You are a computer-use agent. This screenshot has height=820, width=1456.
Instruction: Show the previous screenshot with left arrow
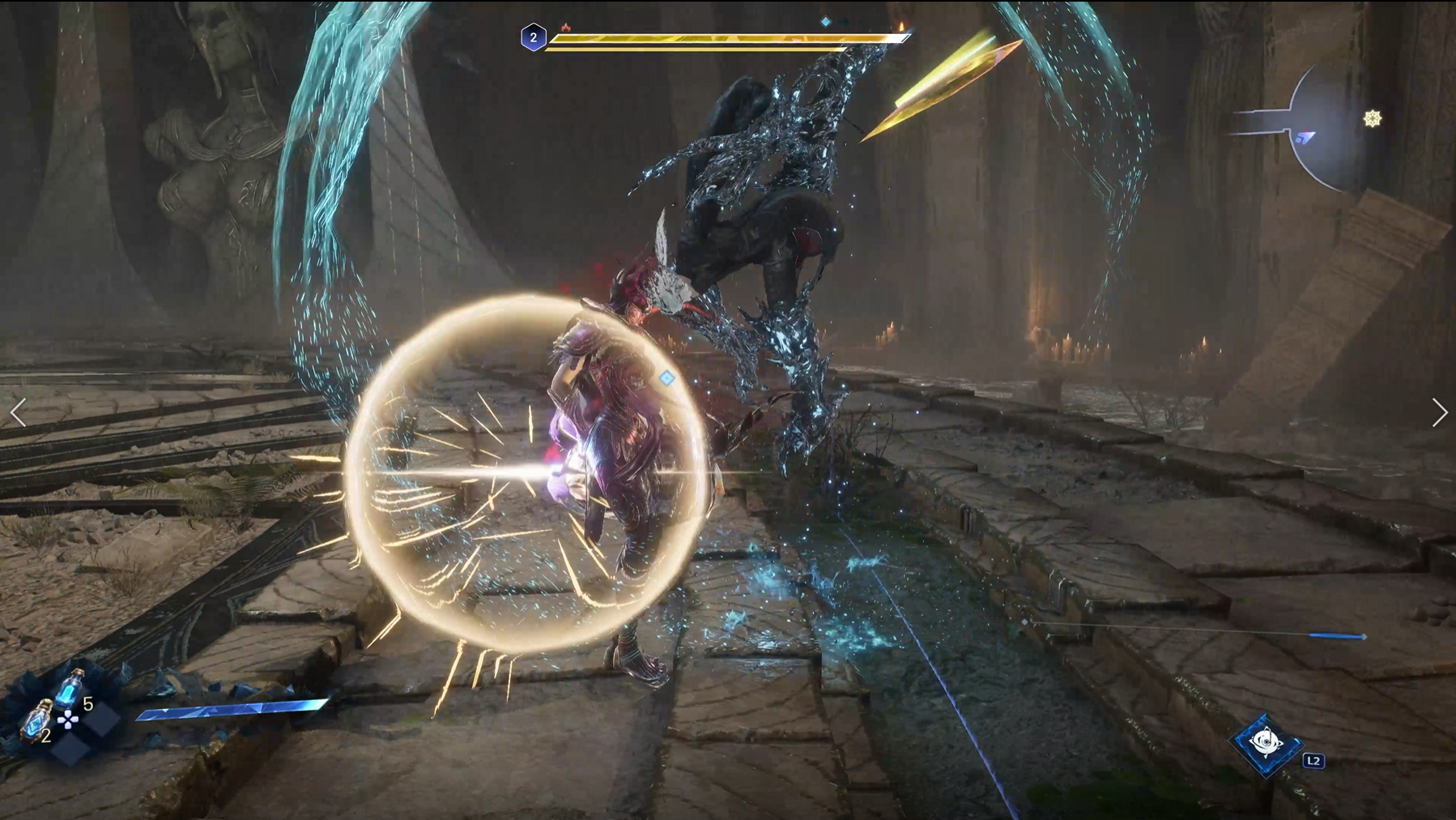[x=19, y=412]
